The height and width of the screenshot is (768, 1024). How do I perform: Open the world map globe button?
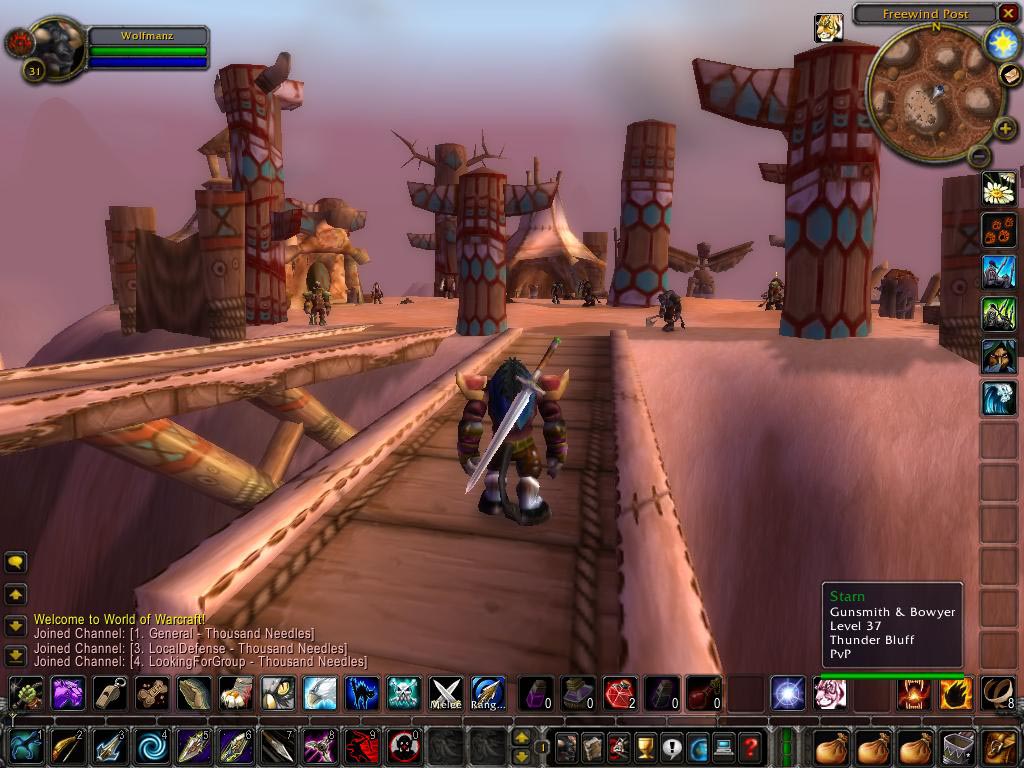tap(697, 746)
